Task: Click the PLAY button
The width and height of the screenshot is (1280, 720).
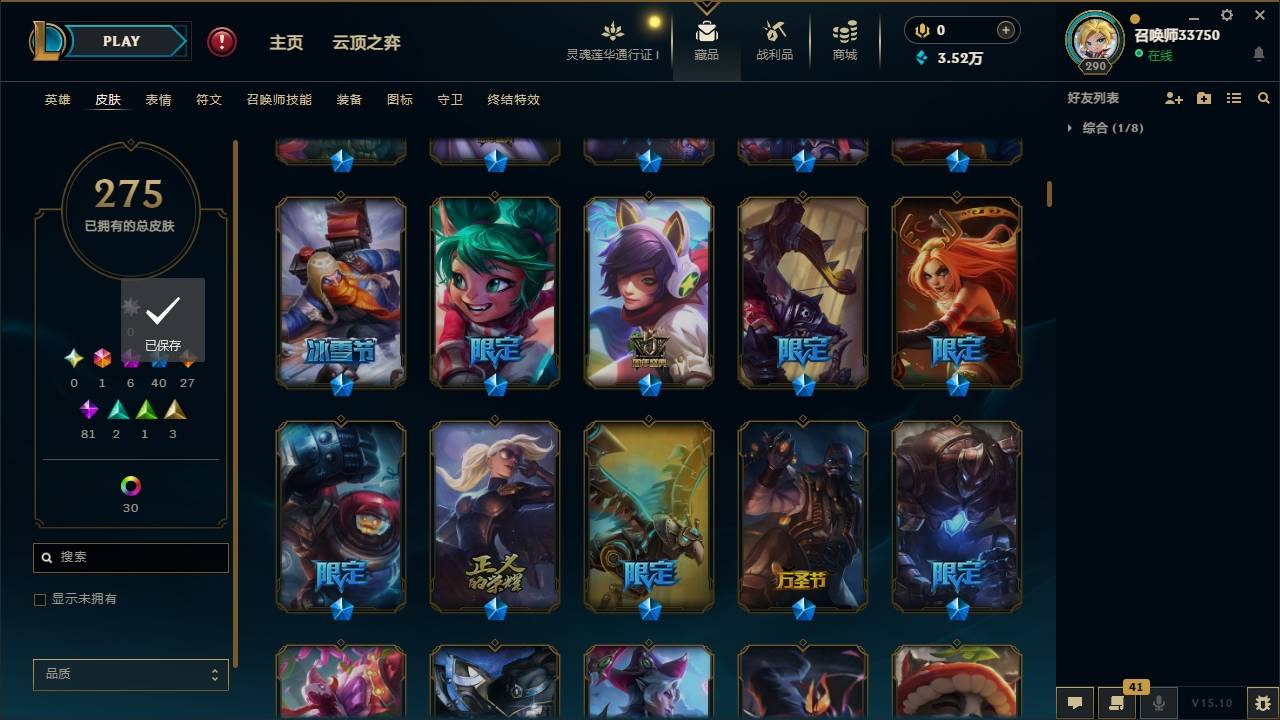Action: 122,41
